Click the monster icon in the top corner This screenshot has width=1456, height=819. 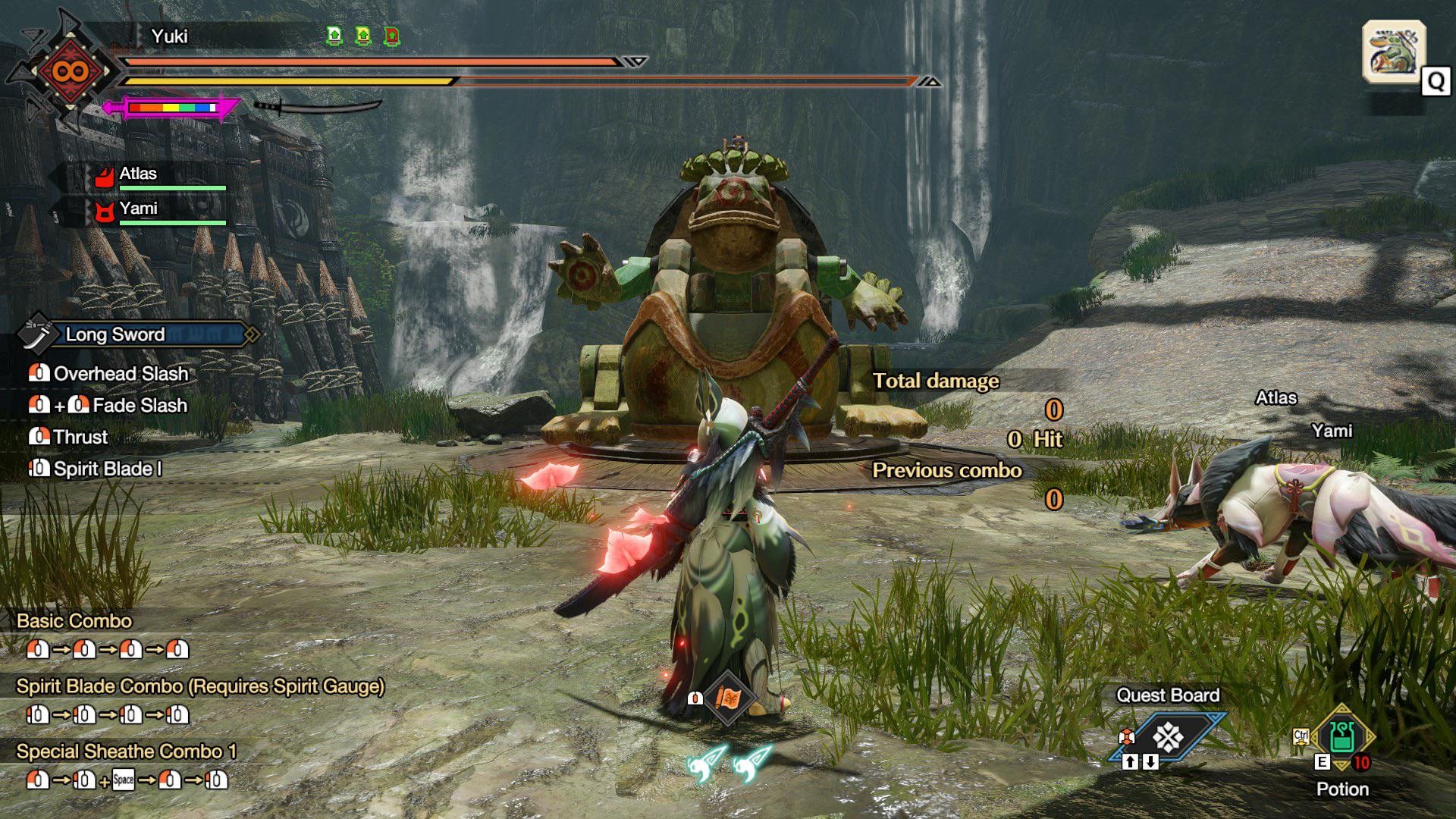1394,52
